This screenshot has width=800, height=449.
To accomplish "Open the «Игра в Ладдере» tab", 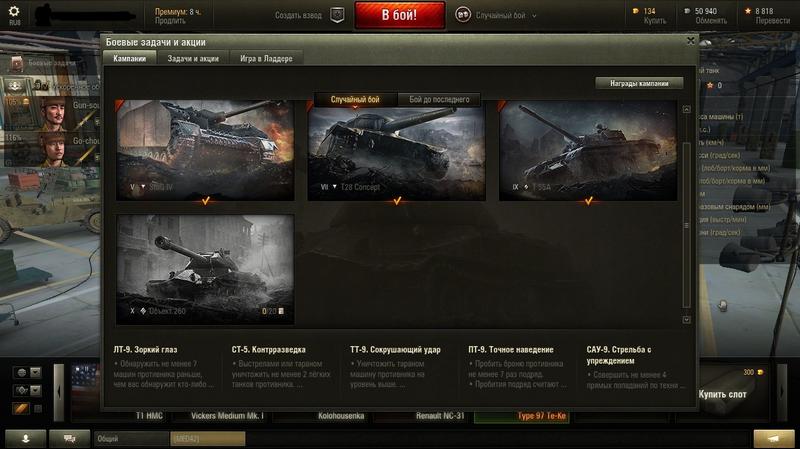I will tap(266, 59).
